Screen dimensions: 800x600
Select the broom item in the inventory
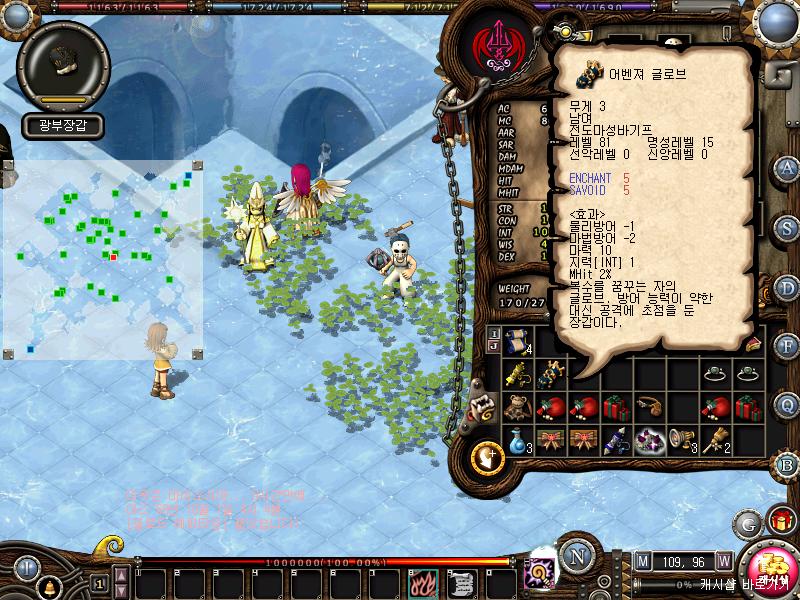715,440
